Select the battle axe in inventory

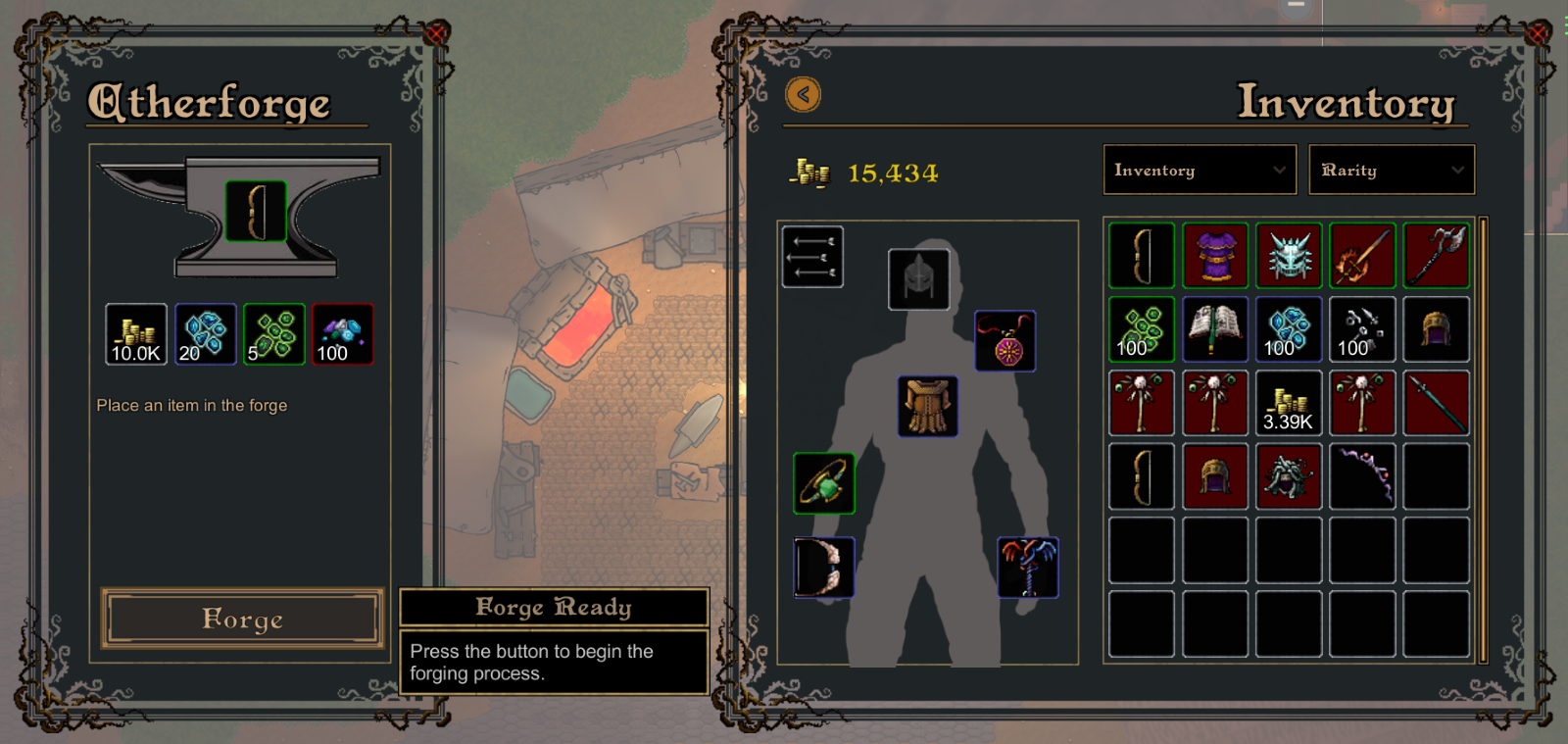1436,256
